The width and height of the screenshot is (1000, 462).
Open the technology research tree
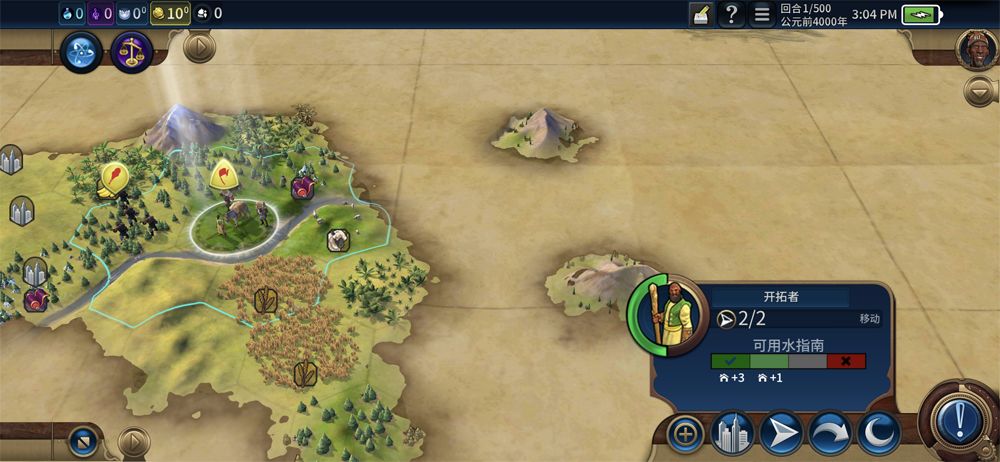81,52
